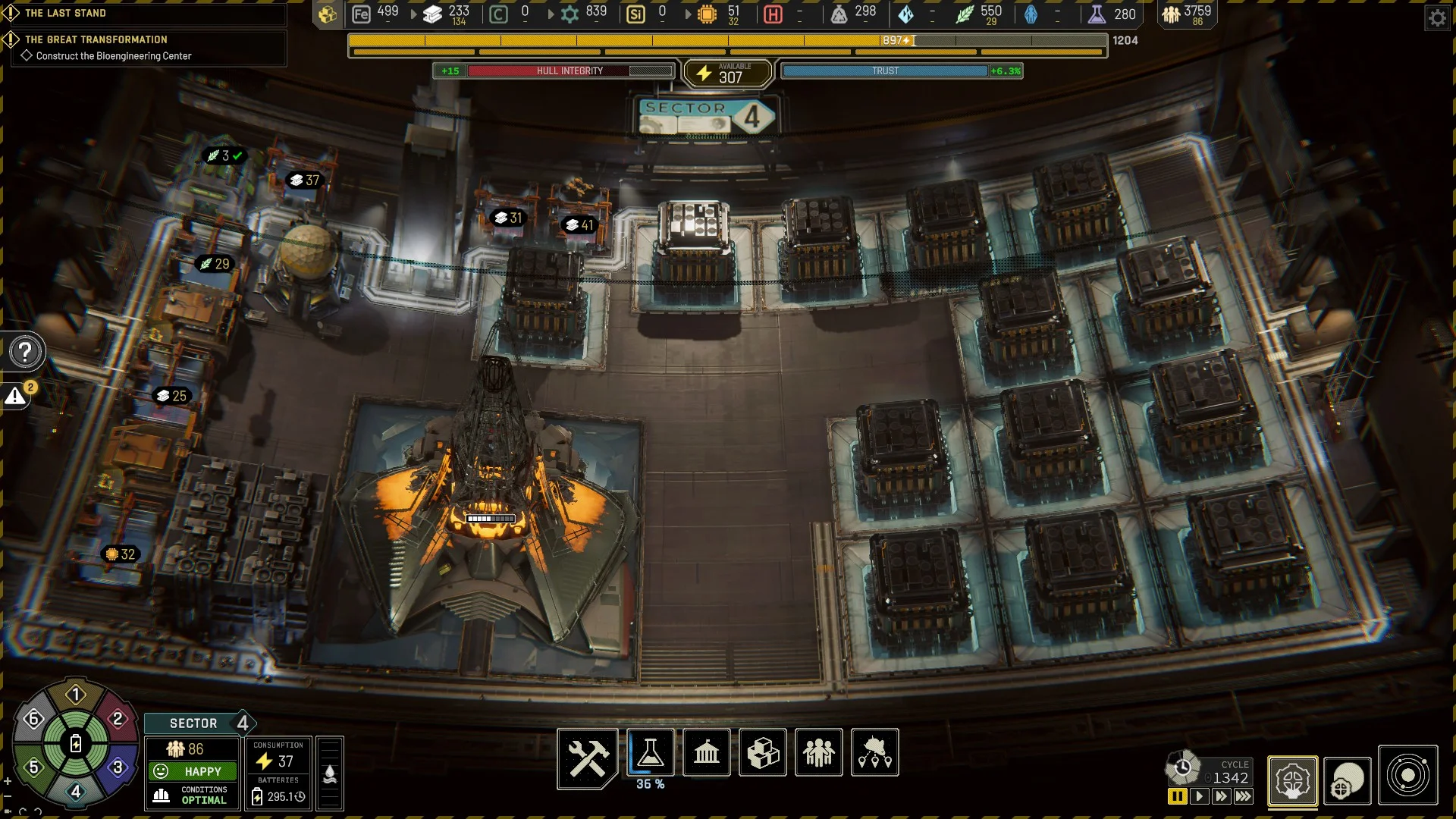Open the construction tools menu

tap(588, 755)
